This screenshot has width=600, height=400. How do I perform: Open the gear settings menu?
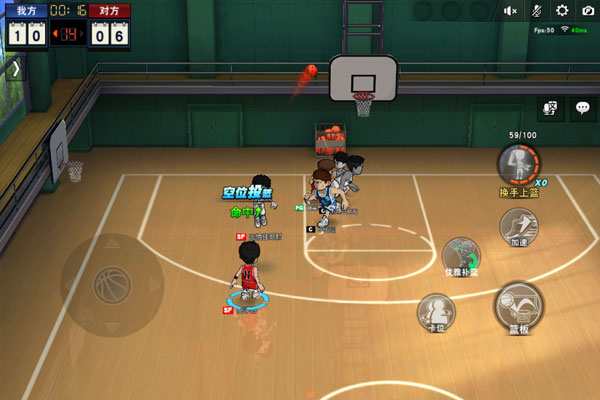561,11
